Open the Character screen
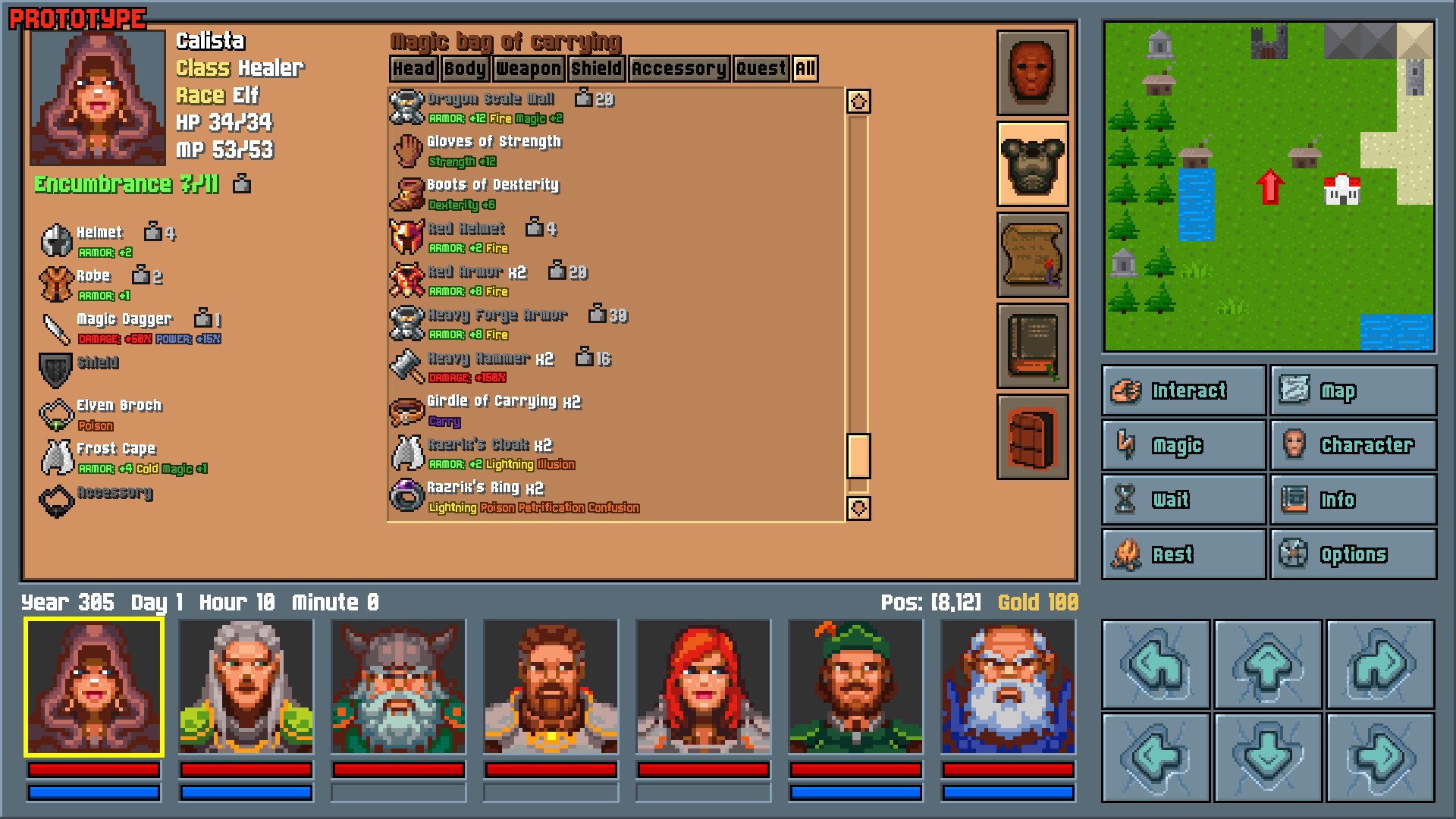This screenshot has width=1456, height=819. pos(1352,445)
